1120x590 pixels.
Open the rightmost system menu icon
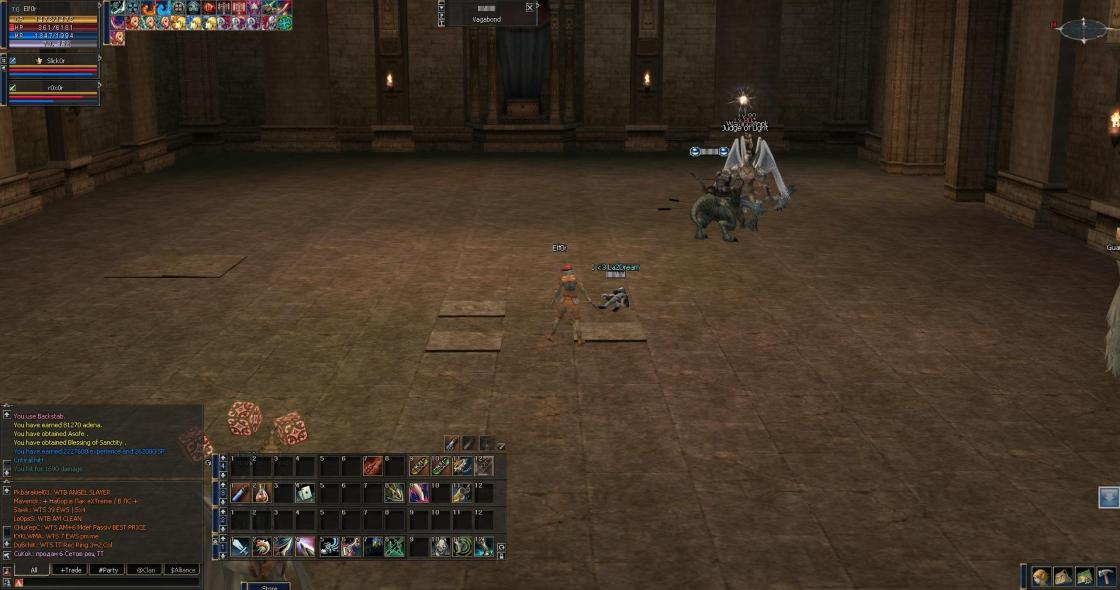[1107, 577]
